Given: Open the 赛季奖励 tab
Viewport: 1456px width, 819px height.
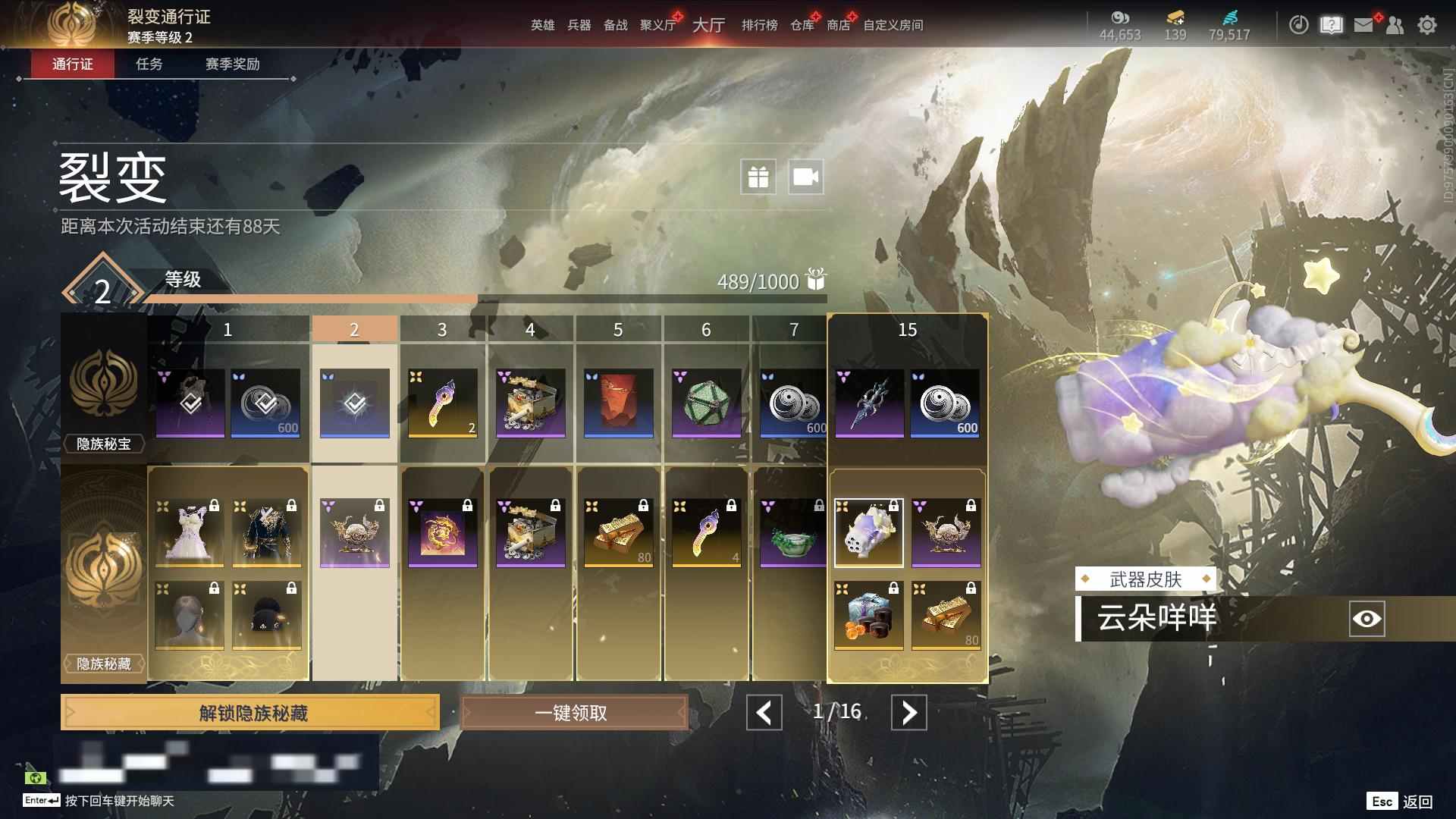Looking at the screenshot, I should (232, 64).
